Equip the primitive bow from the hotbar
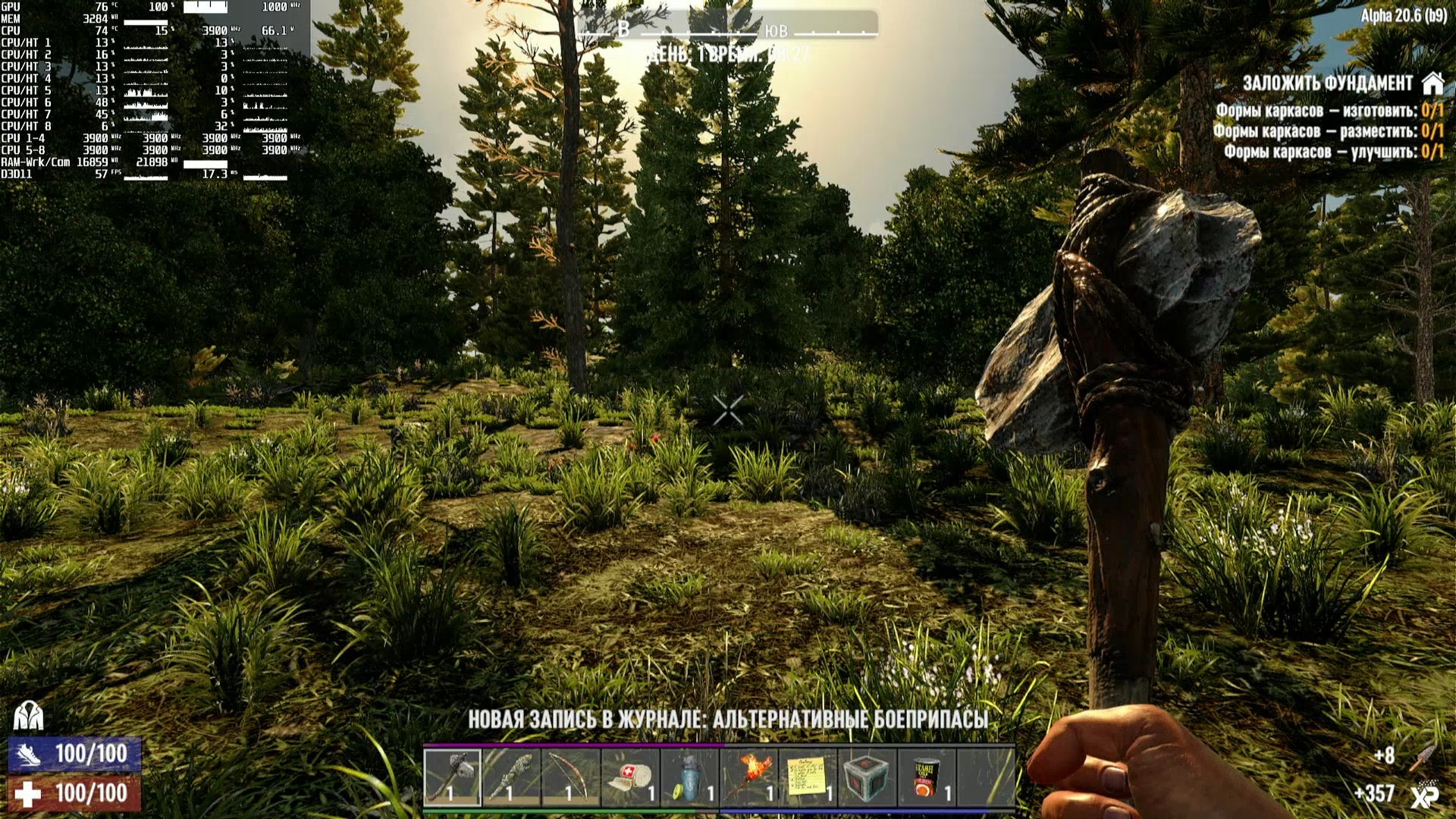This screenshot has width=1456, height=819. [571, 777]
